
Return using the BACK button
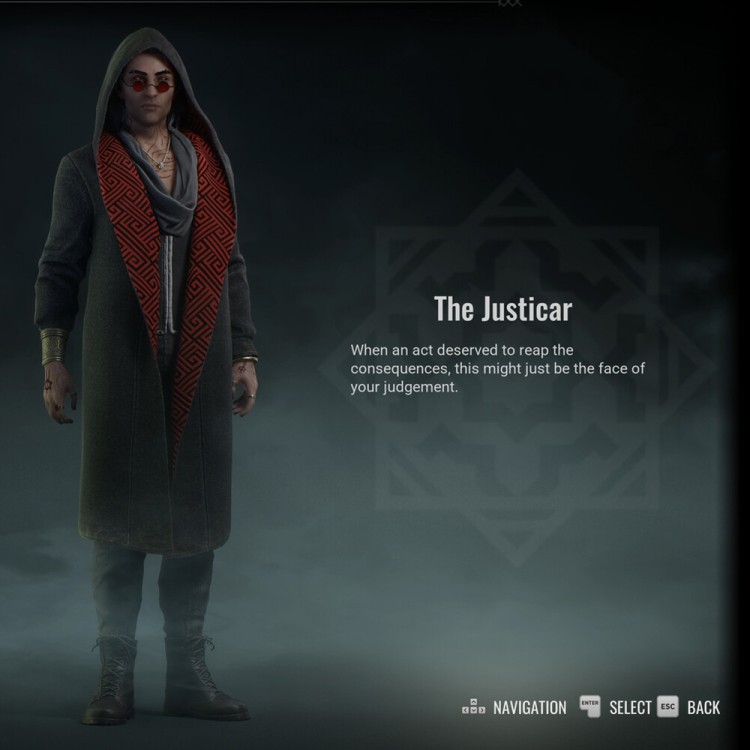pyautogui.click(x=690, y=707)
